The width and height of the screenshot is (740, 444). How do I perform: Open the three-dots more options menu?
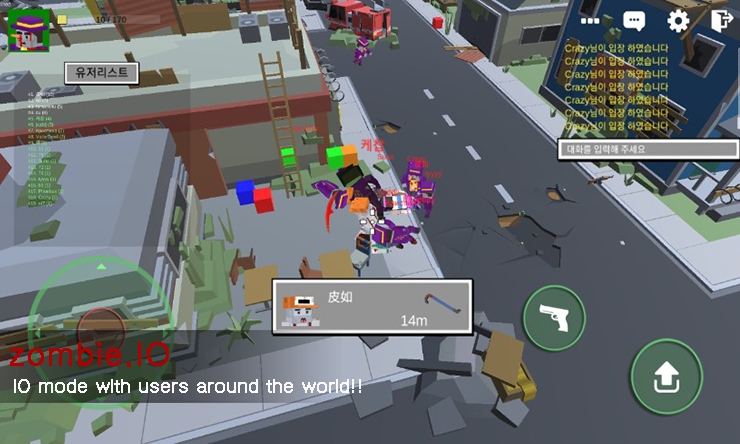pos(590,20)
